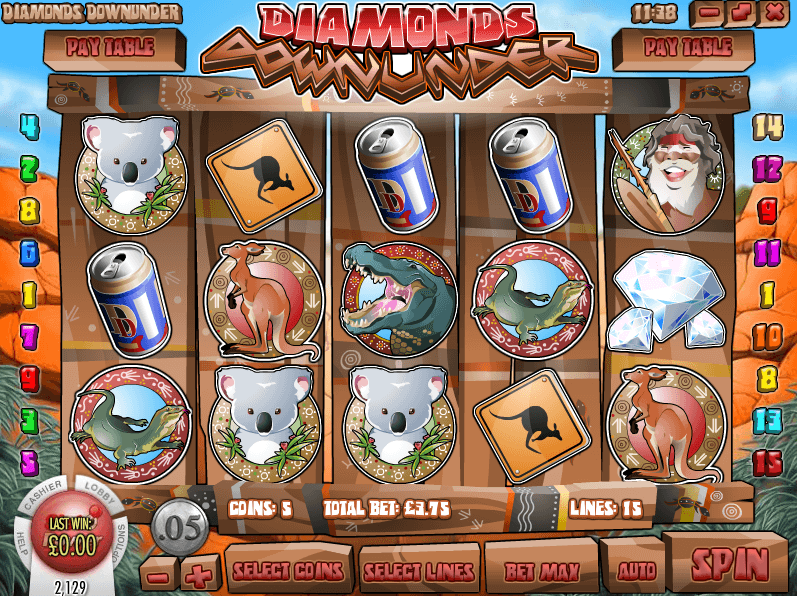Click Select Coins
The height and width of the screenshot is (596, 797).
coord(289,571)
